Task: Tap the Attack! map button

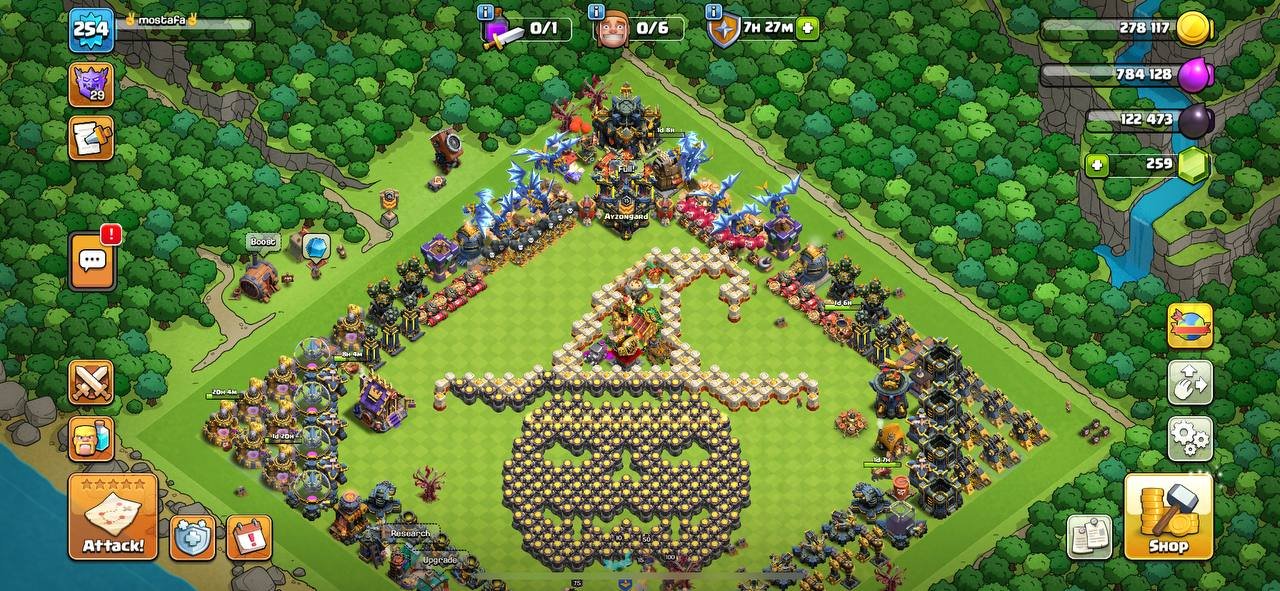Action: pos(113,516)
